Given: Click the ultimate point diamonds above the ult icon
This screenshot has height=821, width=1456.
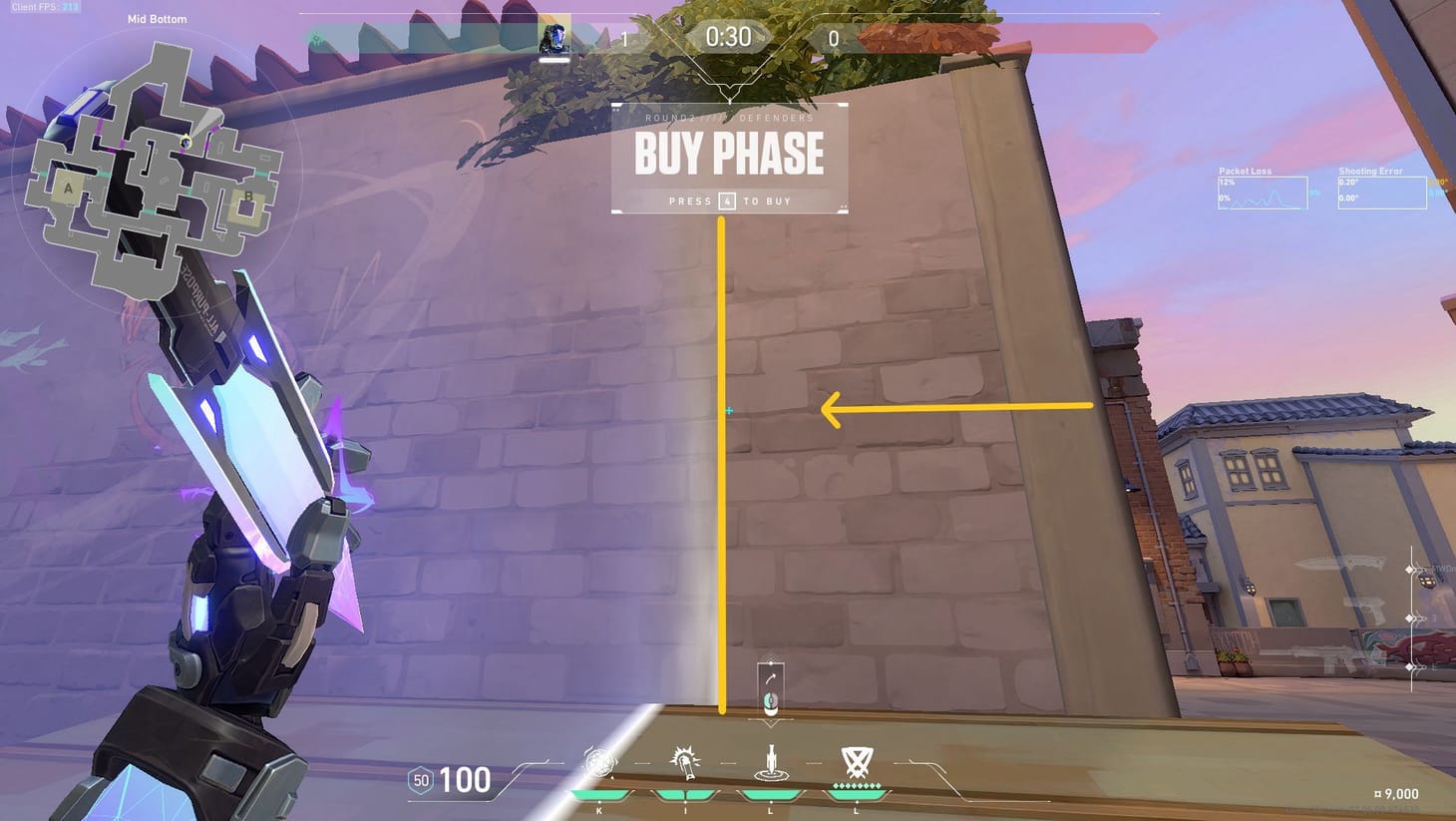Looking at the screenshot, I should click(856, 787).
